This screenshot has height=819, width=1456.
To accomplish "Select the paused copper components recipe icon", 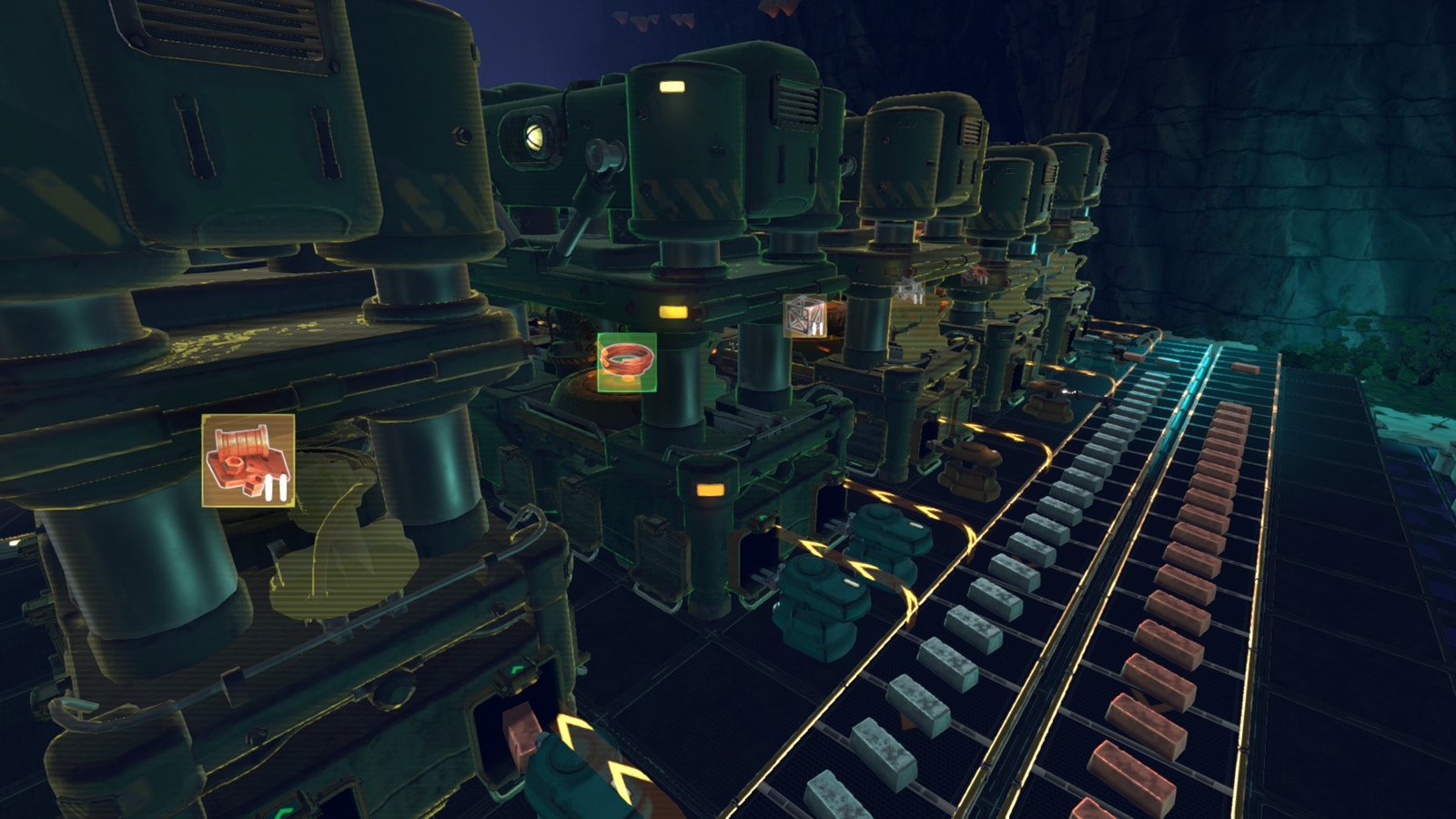I will [x=248, y=460].
